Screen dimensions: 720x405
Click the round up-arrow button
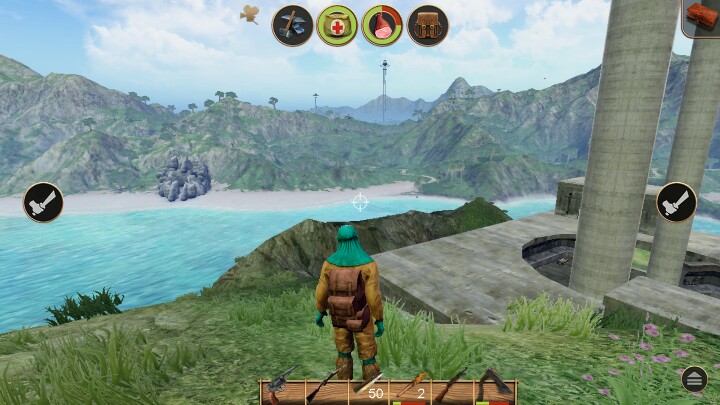[694, 379]
